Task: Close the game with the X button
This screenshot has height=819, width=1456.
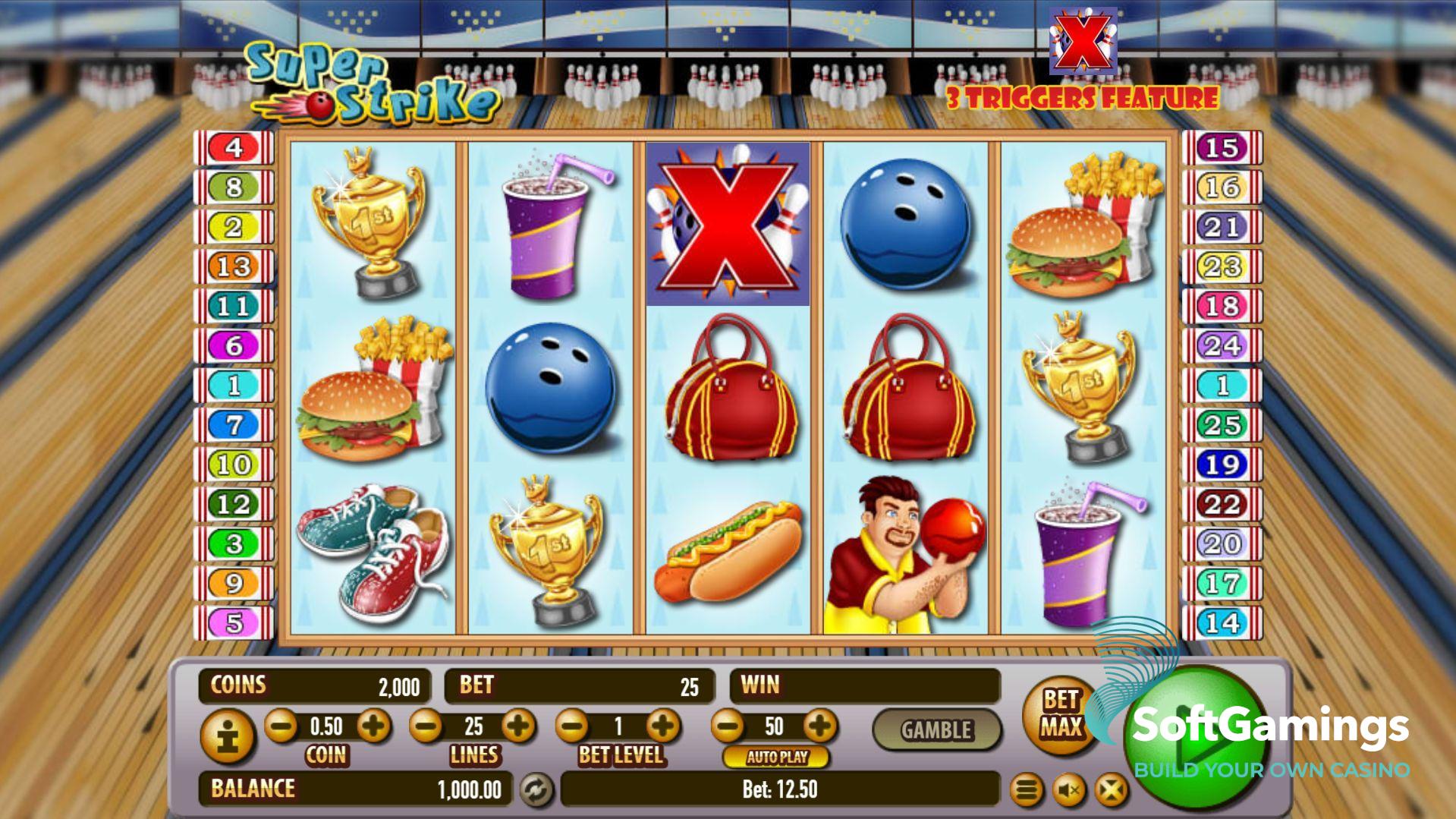Action: [1111, 791]
